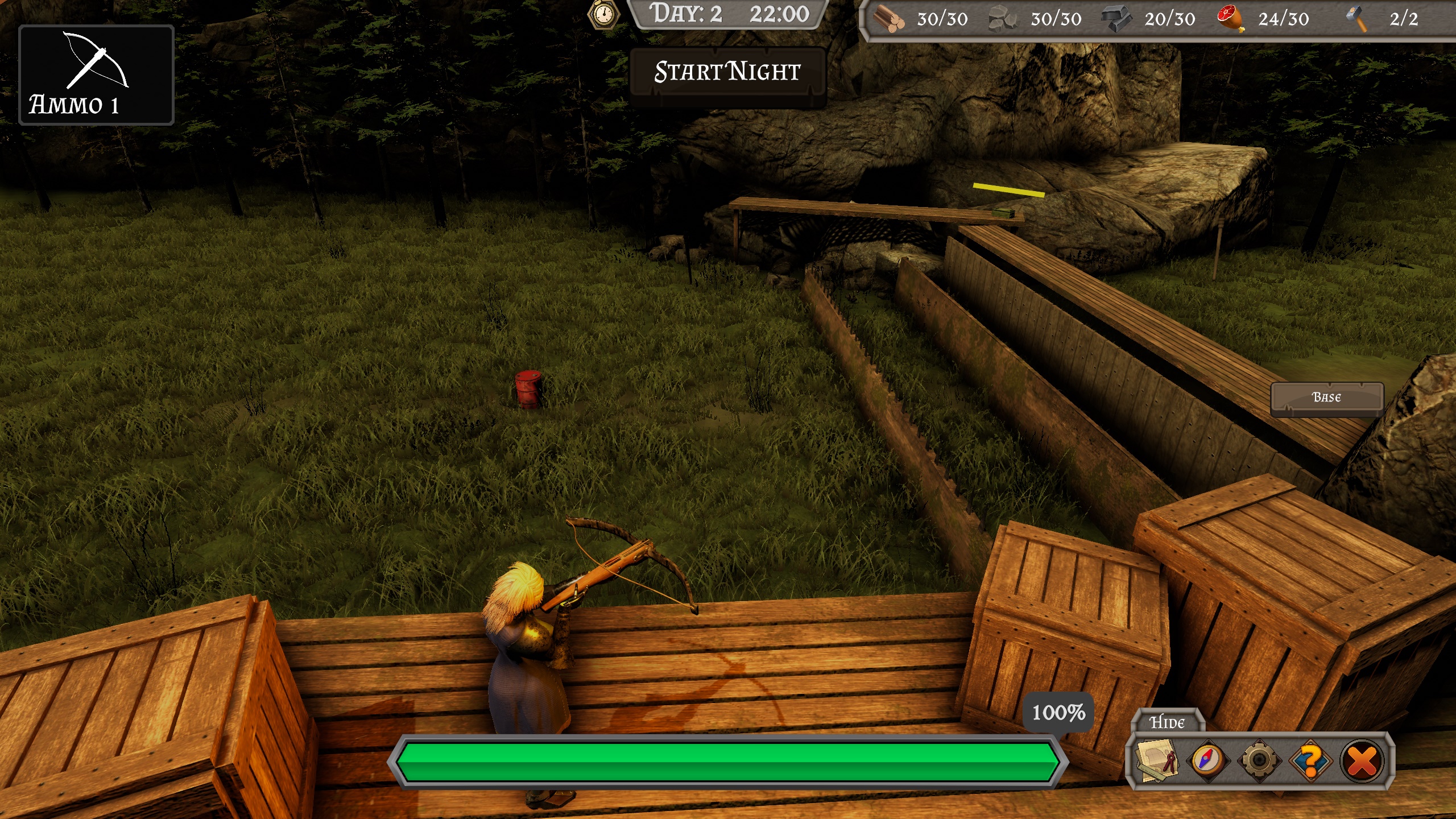Click the hammer tool icon
This screenshot has height=819, width=1456.
[1356, 19]
